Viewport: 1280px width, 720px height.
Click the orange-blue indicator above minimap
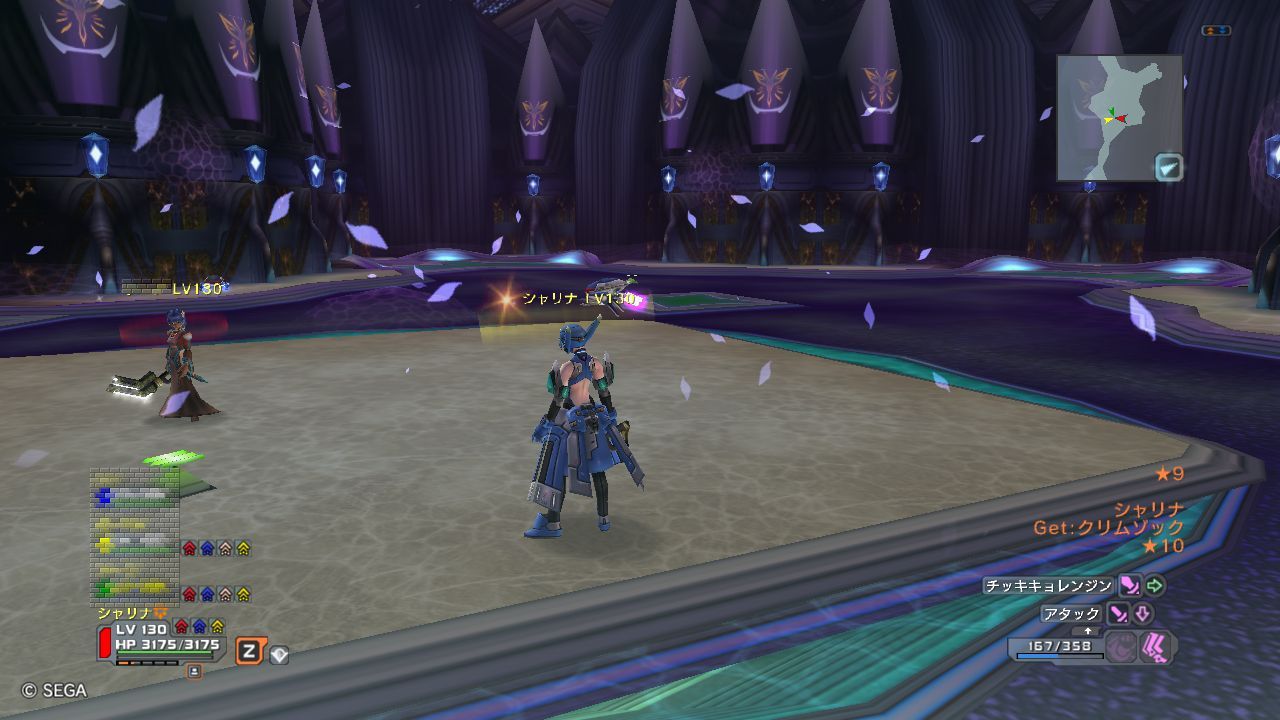coord(1216,31)
